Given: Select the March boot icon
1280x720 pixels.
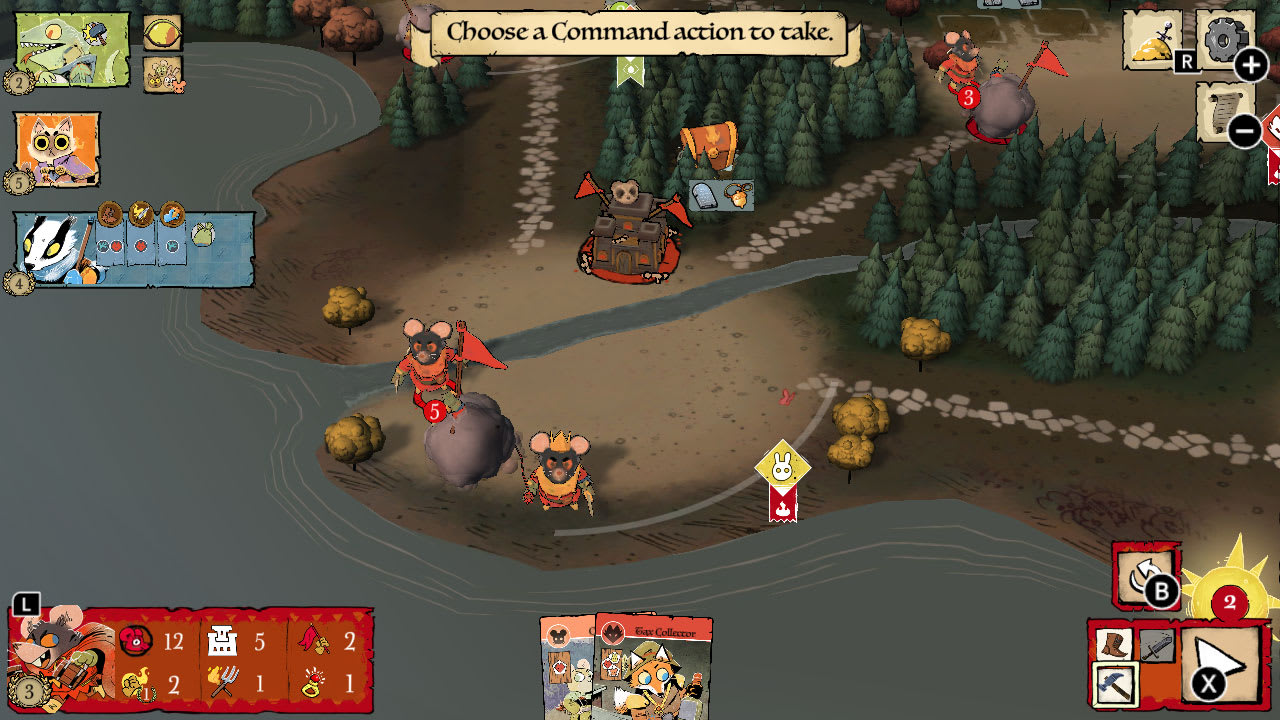Looking at the screenshot, I should 1115,645.
